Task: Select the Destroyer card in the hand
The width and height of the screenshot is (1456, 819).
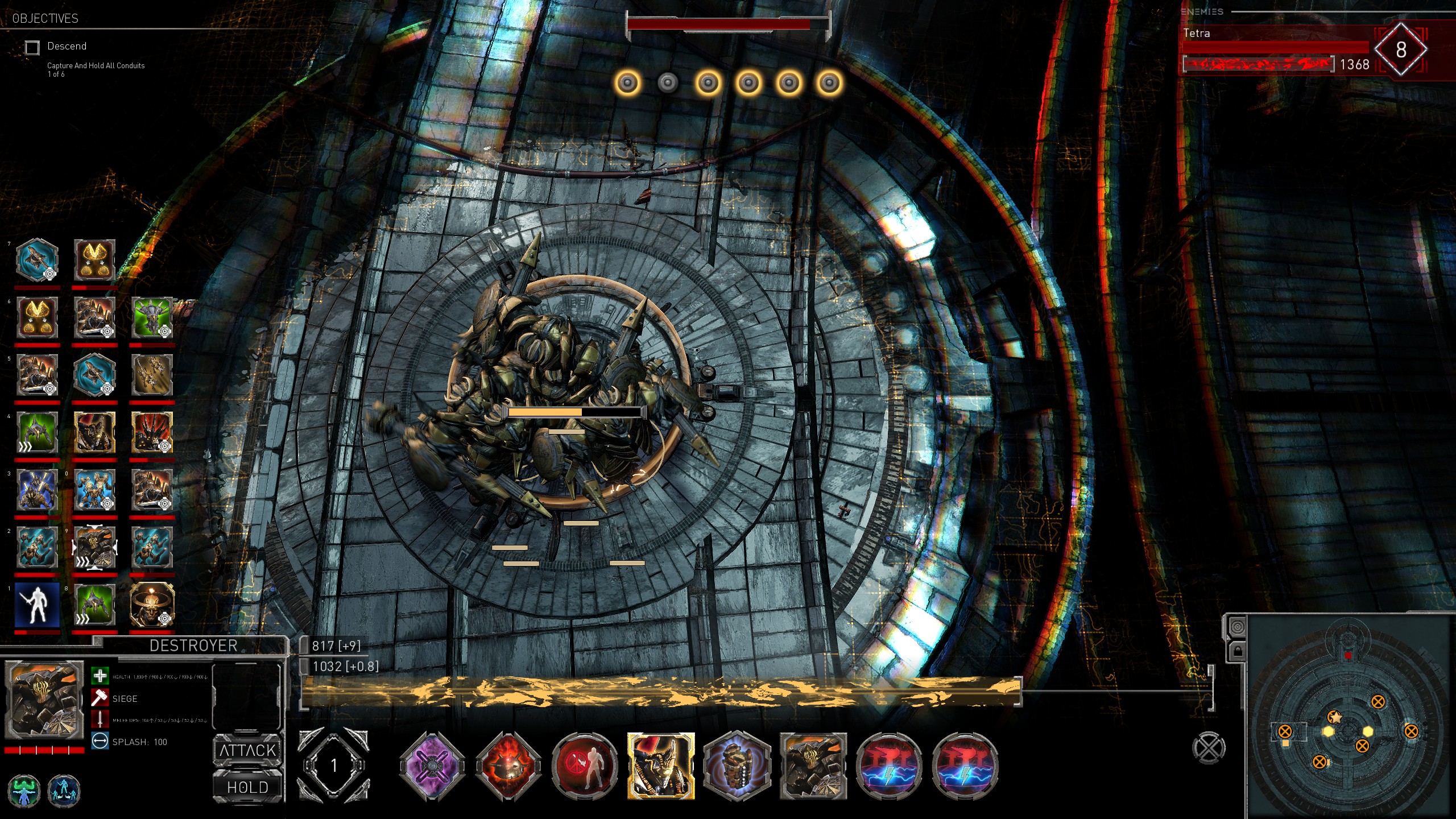Action: pos(813,766)
